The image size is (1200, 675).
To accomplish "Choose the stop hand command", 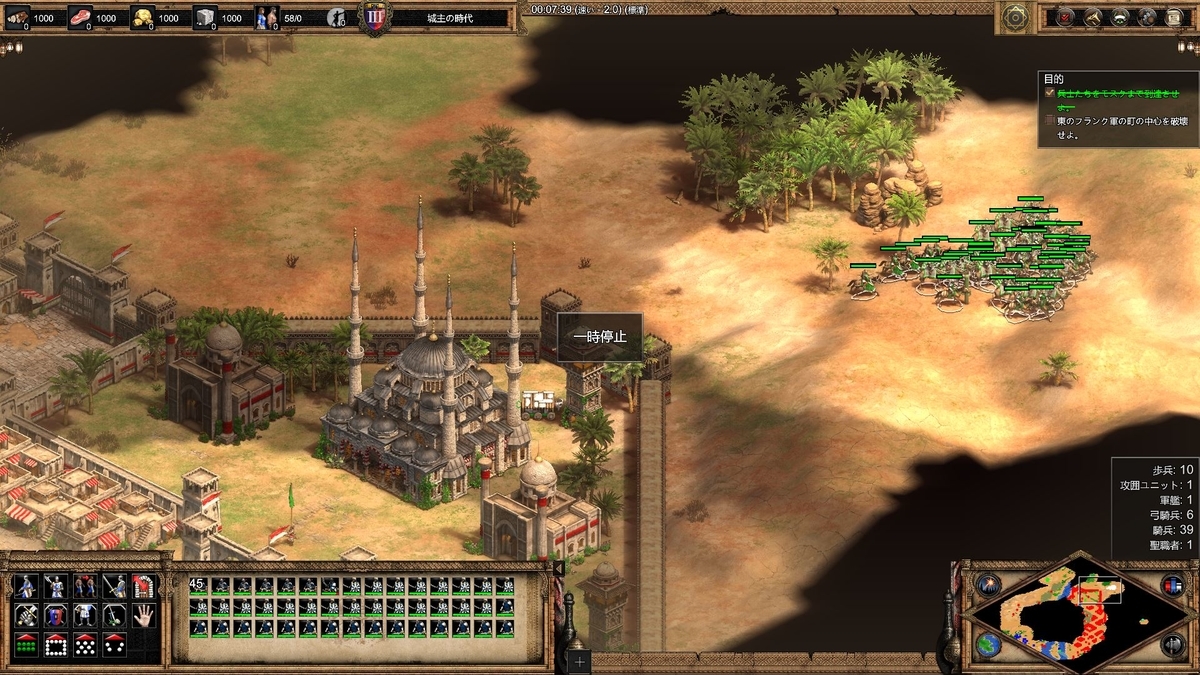I will [144, 615].
